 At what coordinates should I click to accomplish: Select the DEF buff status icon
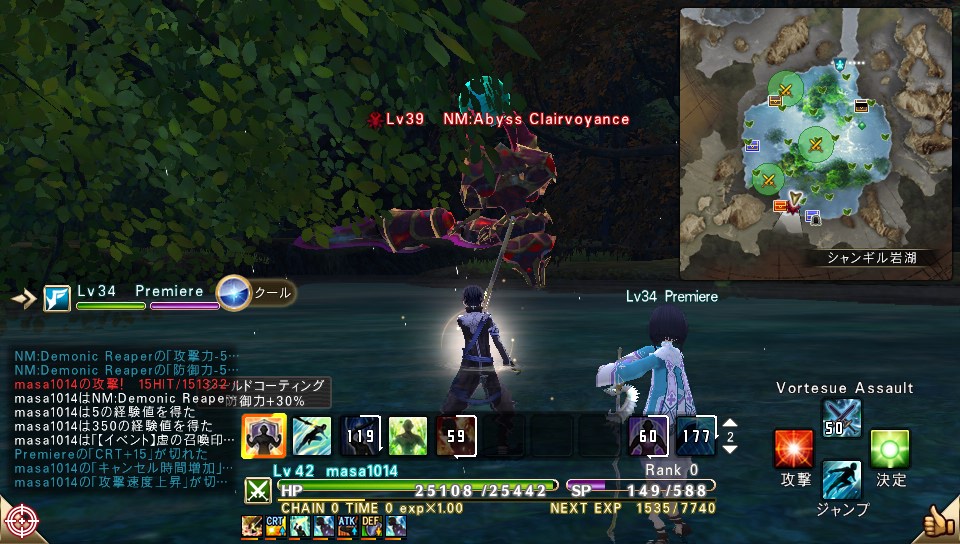point(371,526)
